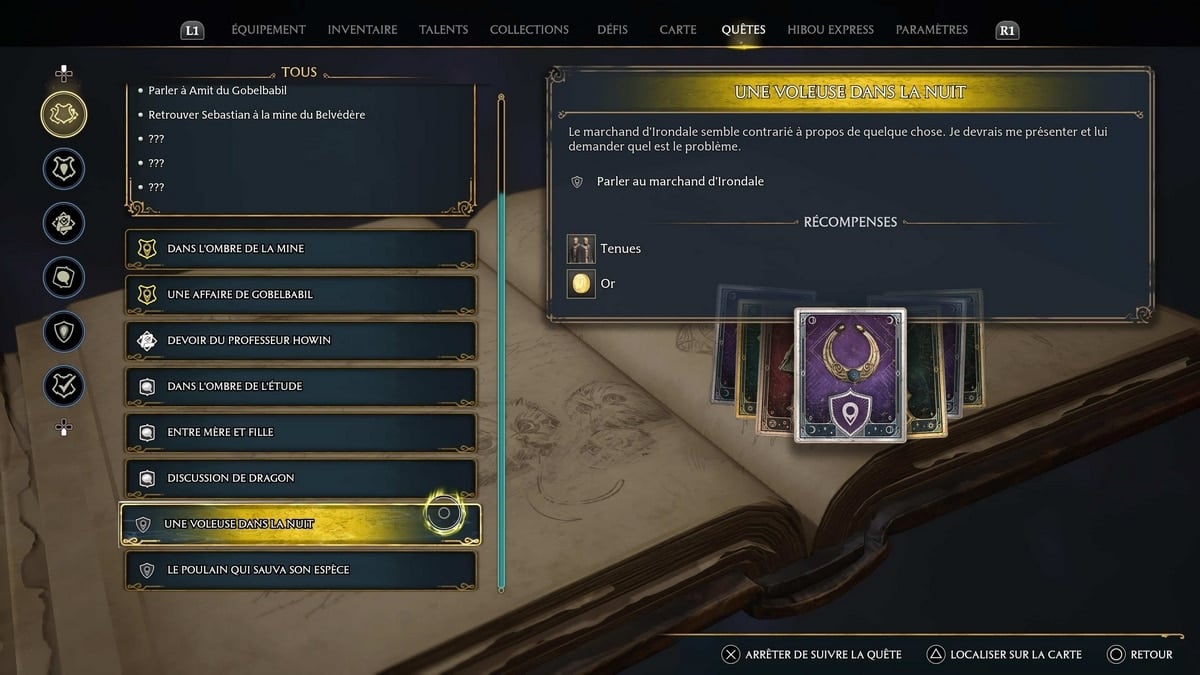The width and height of the screenshot is (1200, 675).
Task: Go to the Talents tab
Action: point(443,30)
